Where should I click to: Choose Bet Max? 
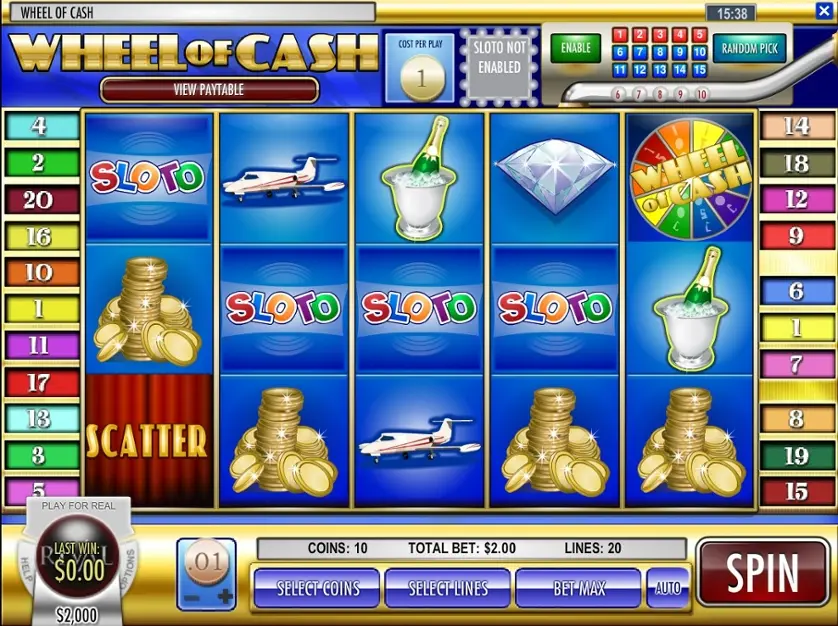579,588
